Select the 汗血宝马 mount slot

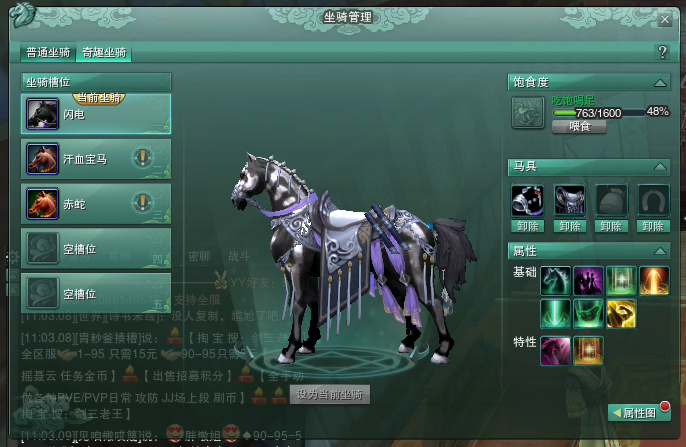[x=96, y=158]
